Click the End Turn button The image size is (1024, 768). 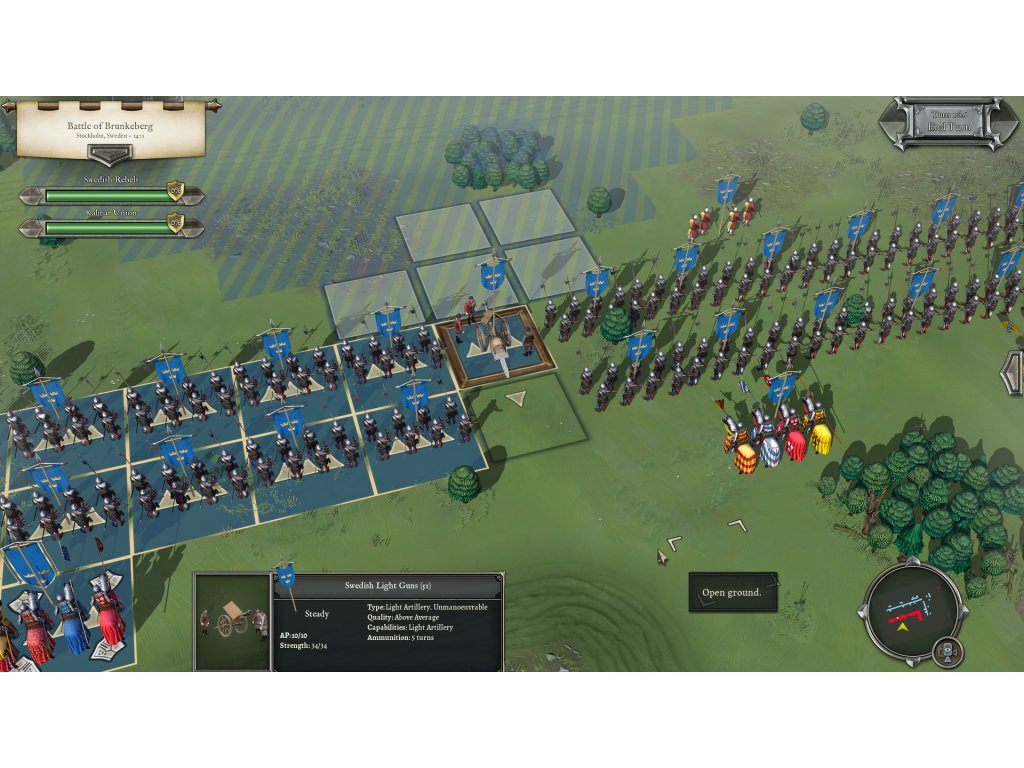click(x=948, y=124)
